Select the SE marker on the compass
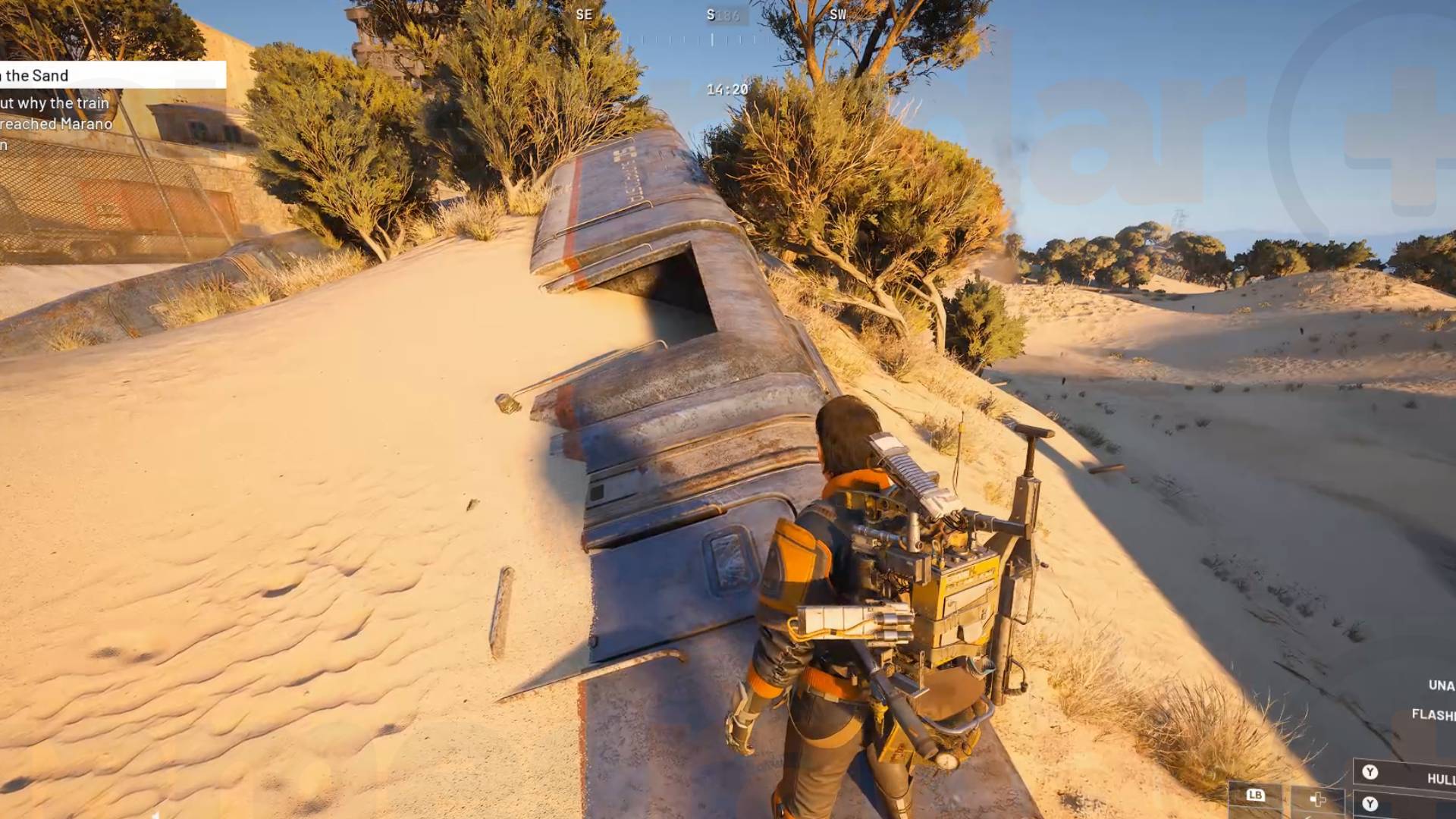This screenshot has height=819, width=1456. tap(584, 14)
